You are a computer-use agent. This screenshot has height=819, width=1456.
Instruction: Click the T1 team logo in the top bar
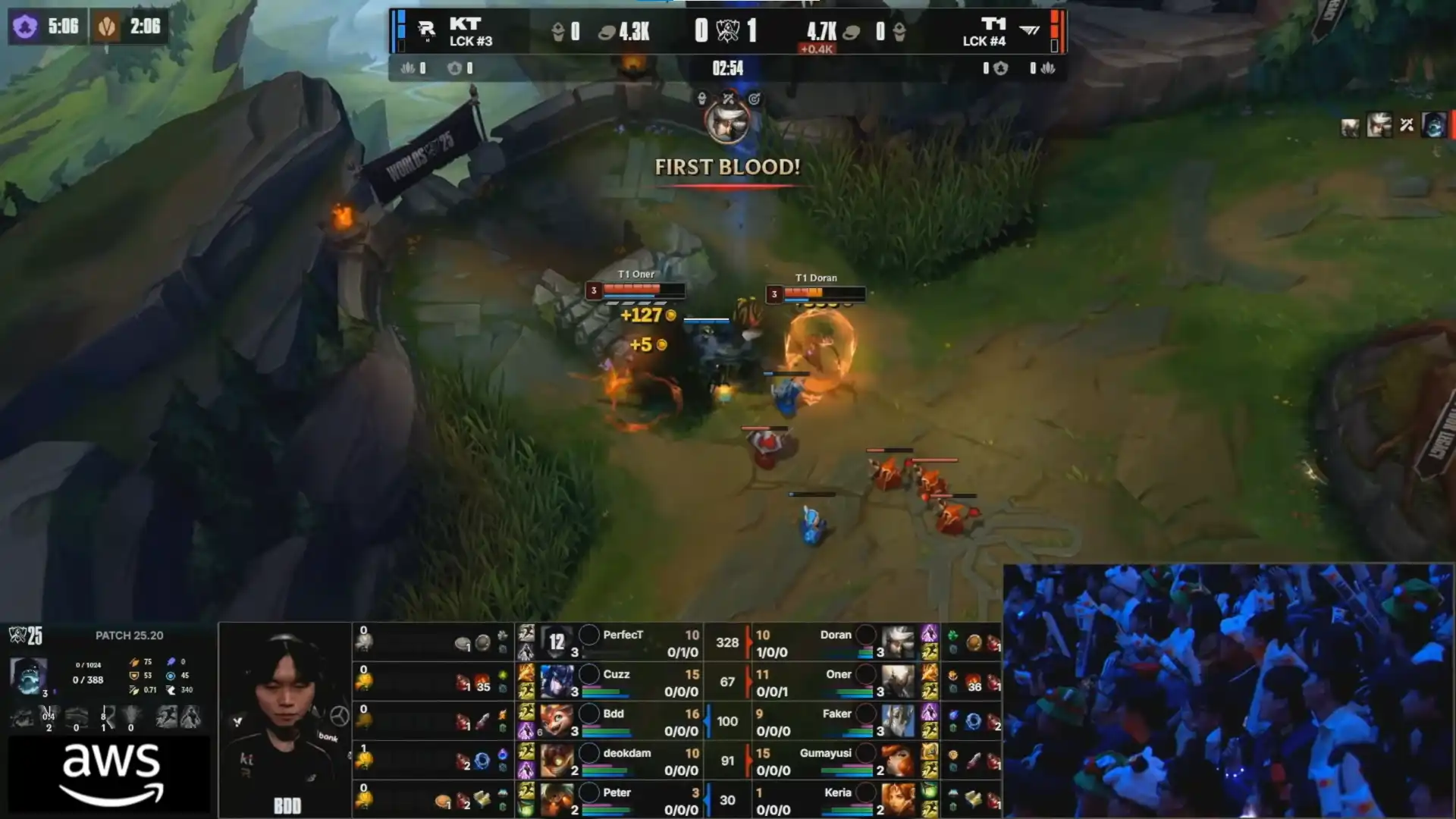[x=1029, y=30]
